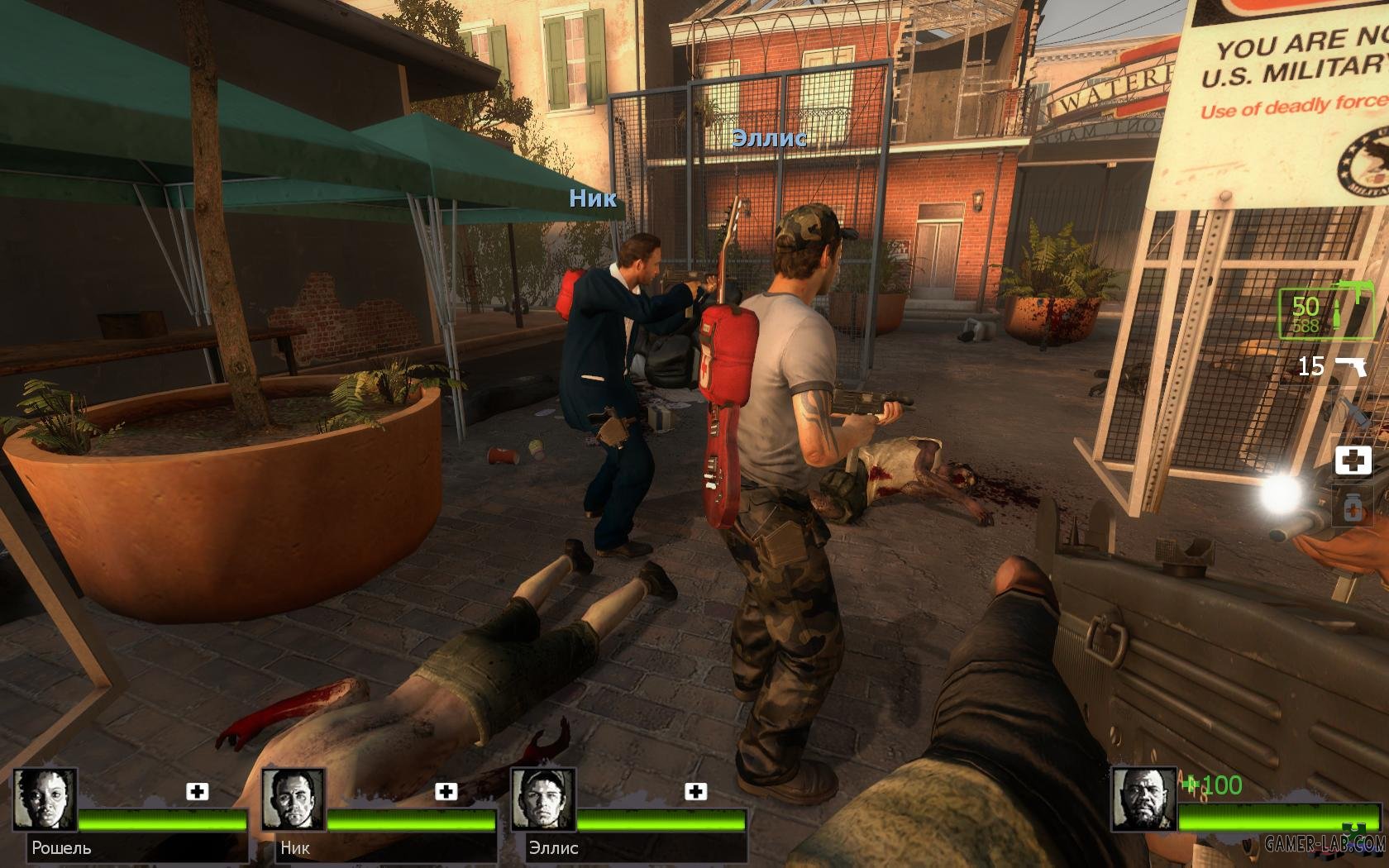The image size is (1389, 868).
Task: Select the pain pills slot
Action: click(1353, 506)
